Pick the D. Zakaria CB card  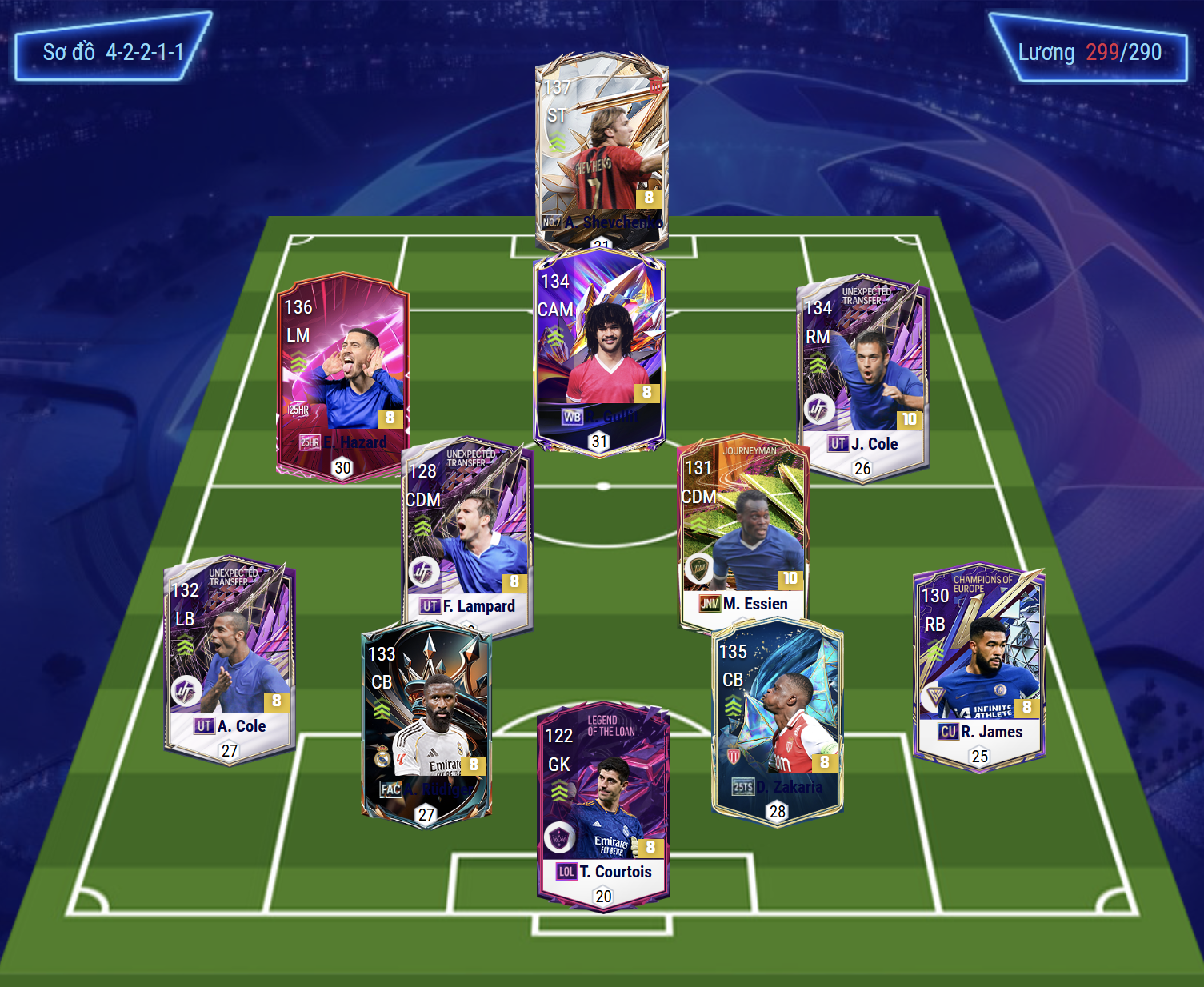(777, 720)
